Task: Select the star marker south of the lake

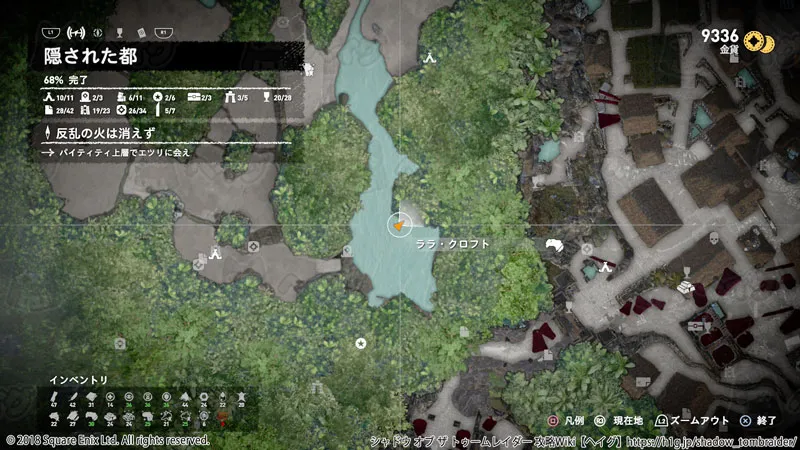Action: [360, 342]
